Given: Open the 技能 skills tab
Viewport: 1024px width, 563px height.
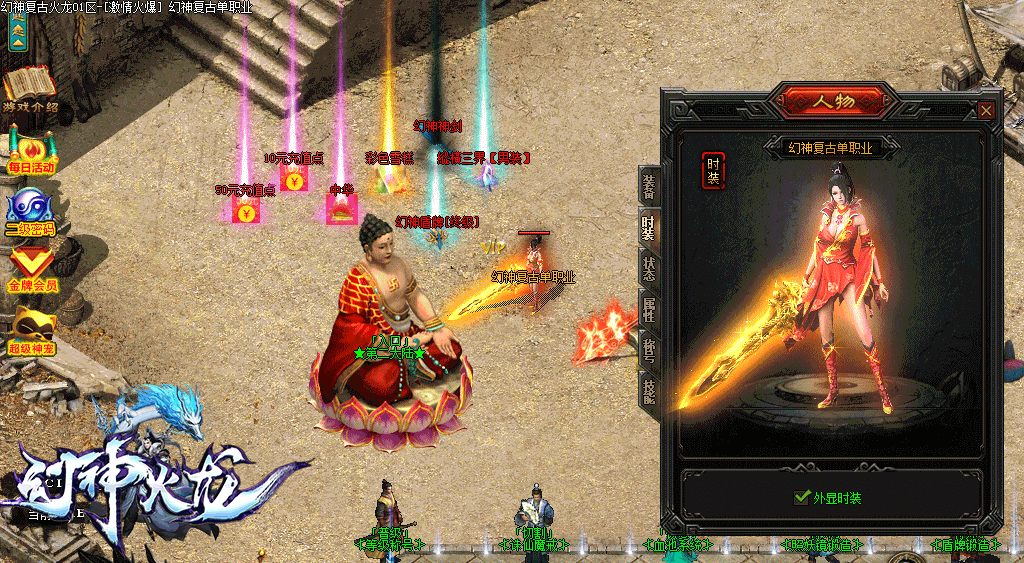Looking at the screenshot, I should [x=649, y=388].
